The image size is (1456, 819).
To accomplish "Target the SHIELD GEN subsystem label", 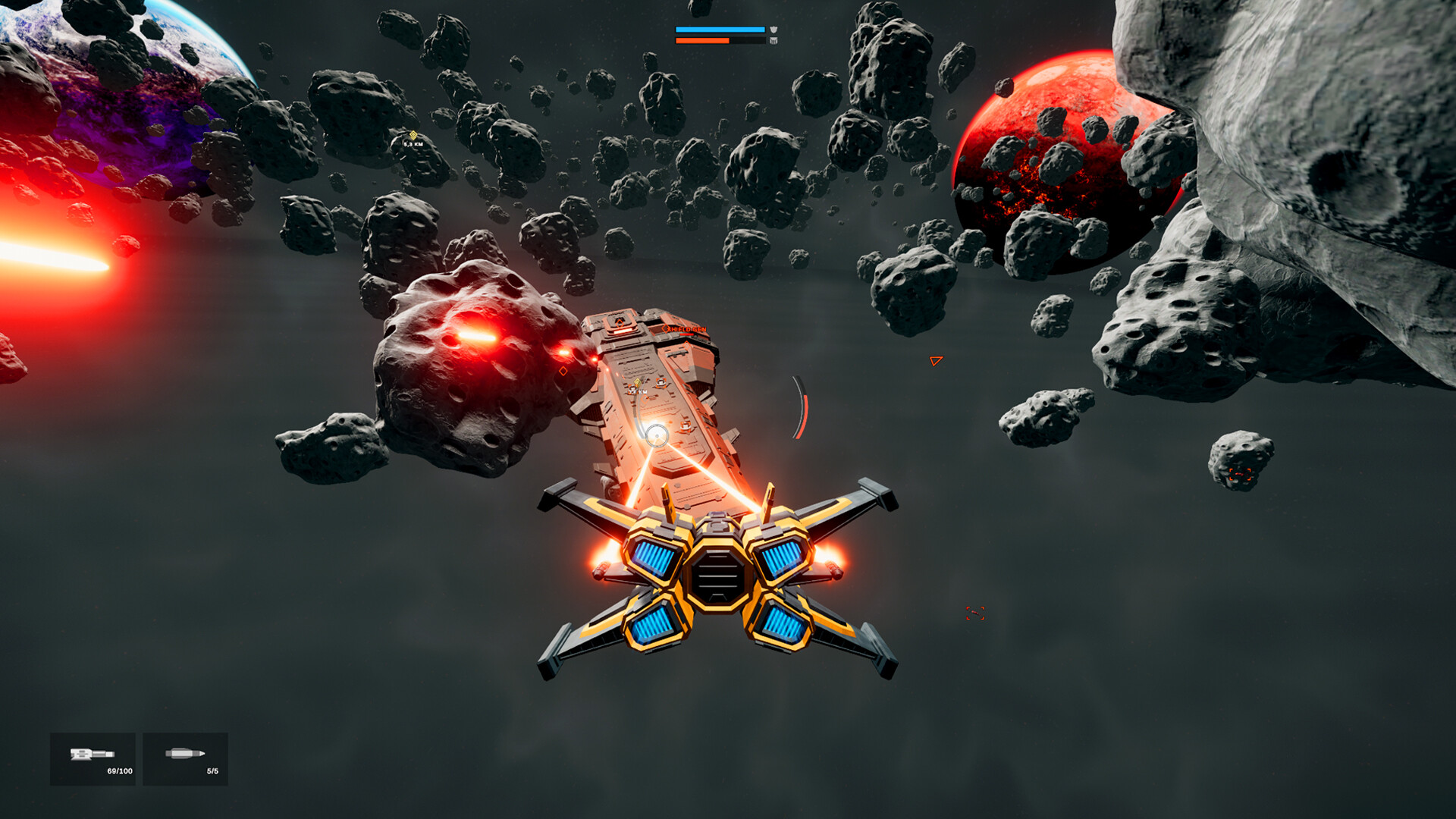I will pos(687,330).
